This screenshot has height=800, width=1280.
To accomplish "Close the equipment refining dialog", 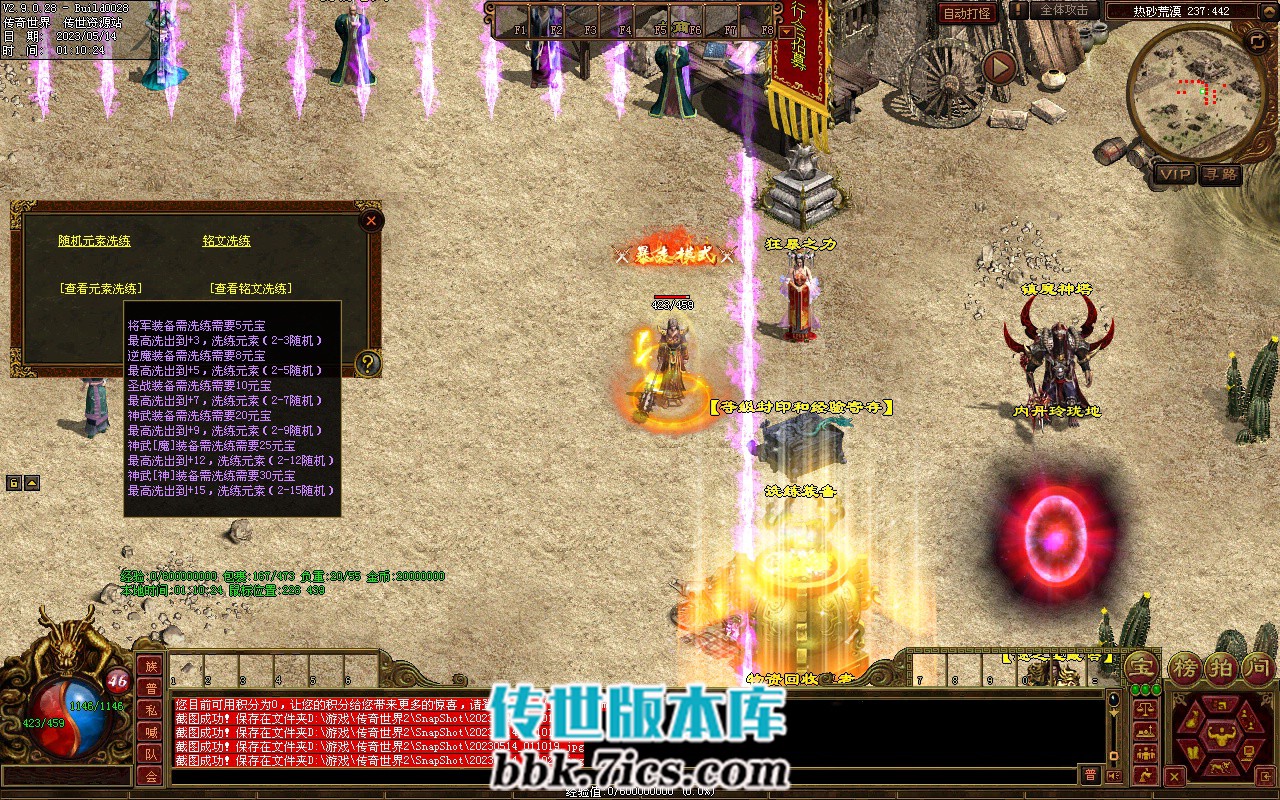I will click(371, 221).
